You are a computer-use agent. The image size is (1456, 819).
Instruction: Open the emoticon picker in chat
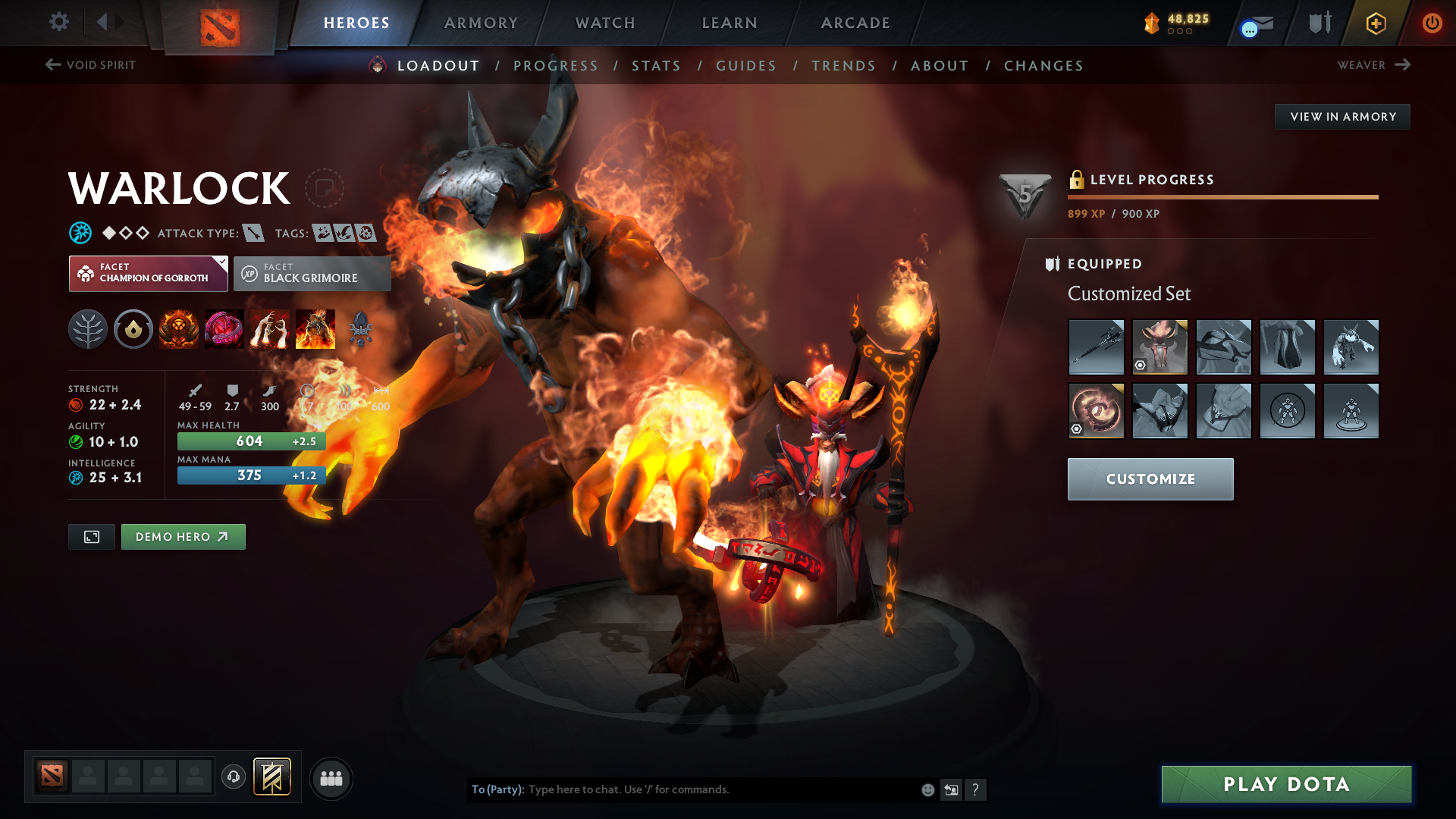[927, 789]
